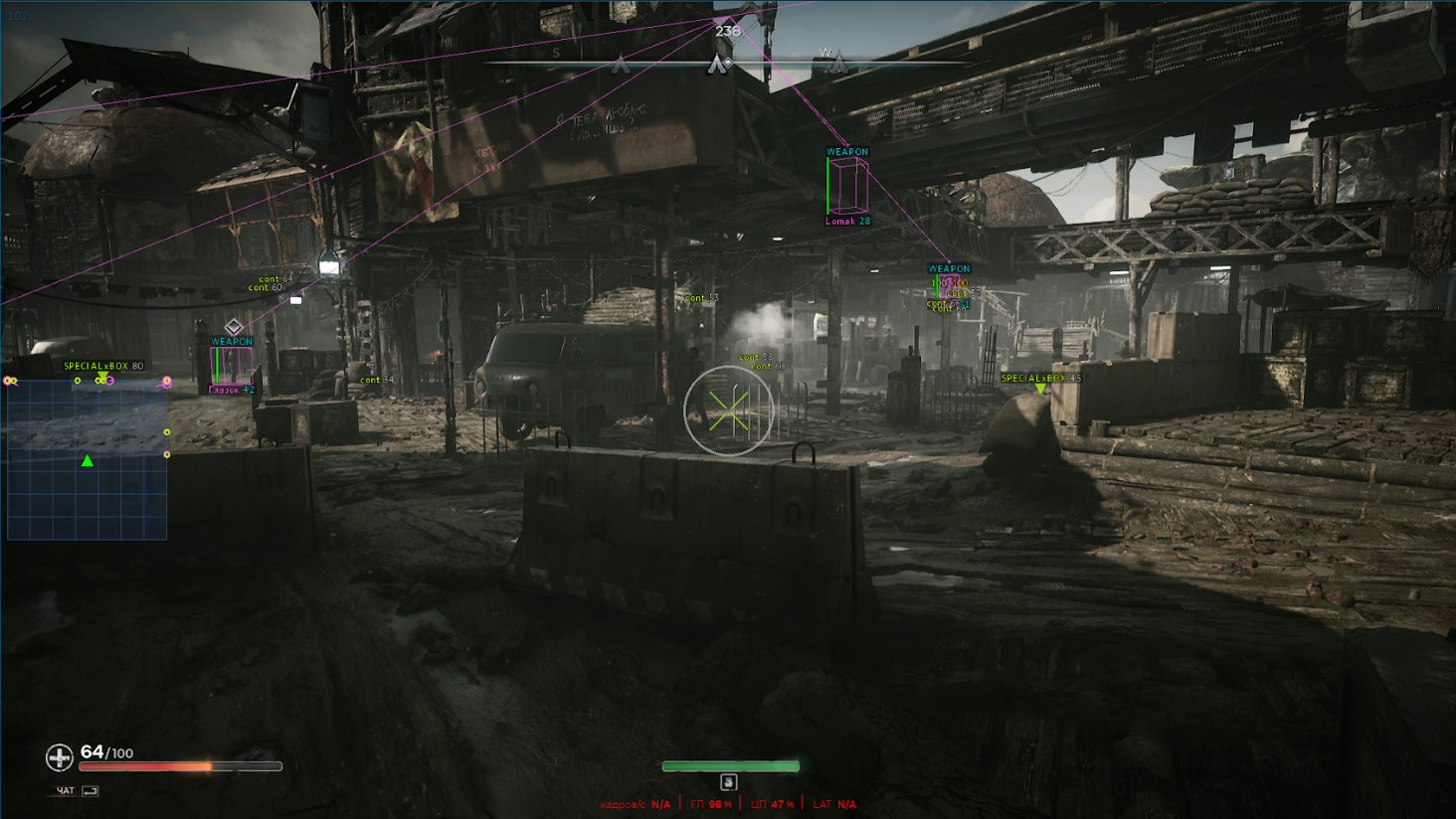
Task: Select the crosshair reticle at screen center
Action: (728, 411)
